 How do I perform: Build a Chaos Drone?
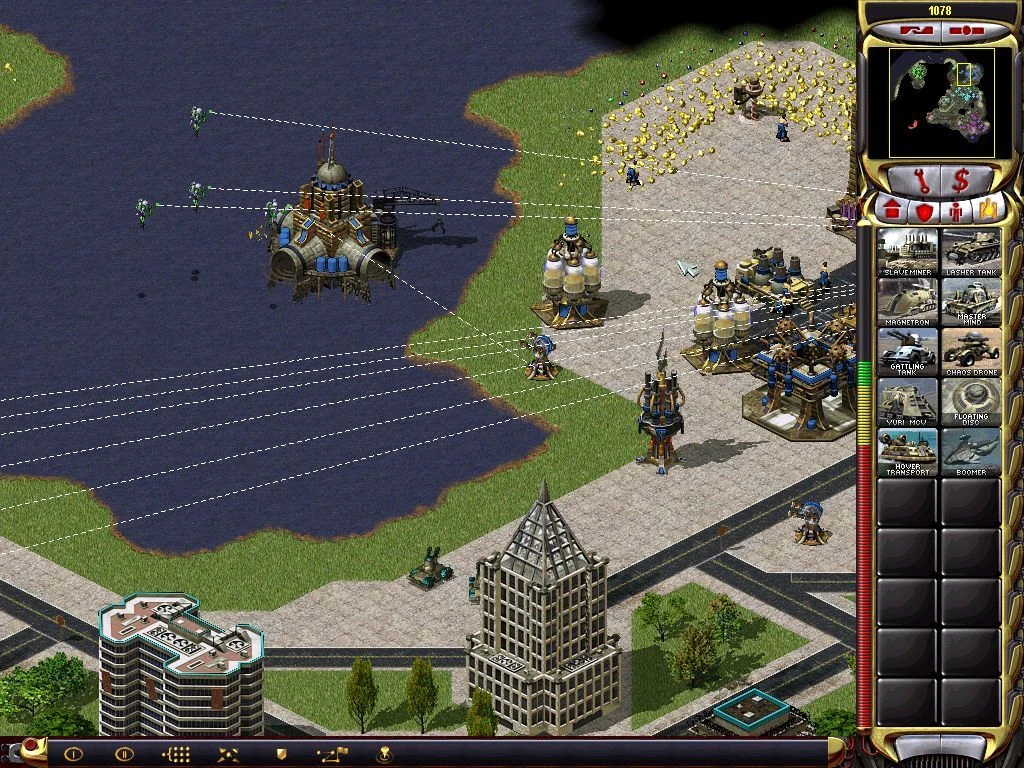pos(970,353)
